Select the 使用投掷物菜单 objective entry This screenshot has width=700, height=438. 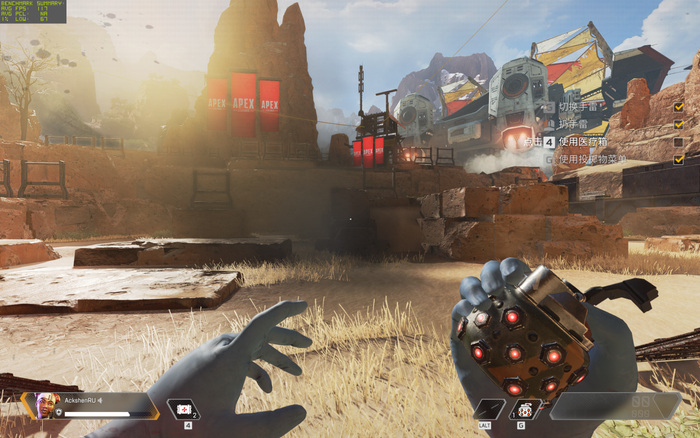[591, 159]
